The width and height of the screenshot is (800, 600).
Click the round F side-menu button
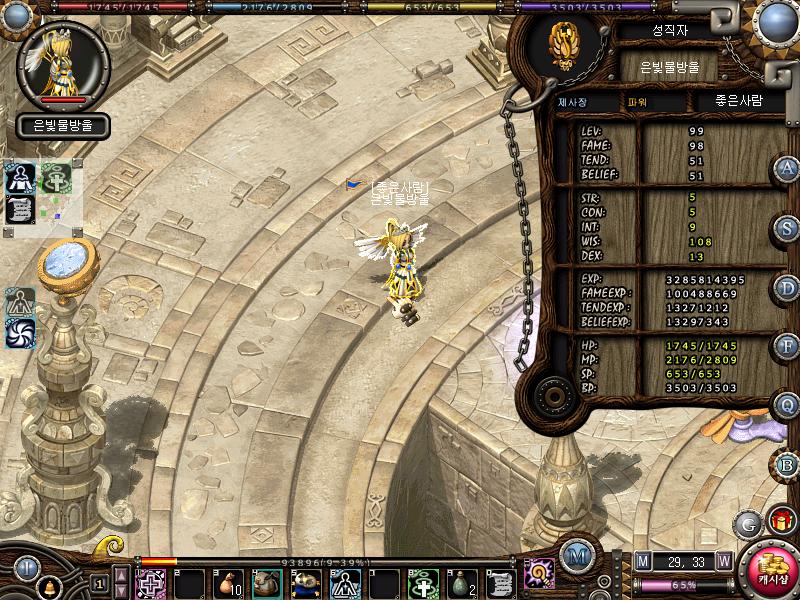point(787,346)
